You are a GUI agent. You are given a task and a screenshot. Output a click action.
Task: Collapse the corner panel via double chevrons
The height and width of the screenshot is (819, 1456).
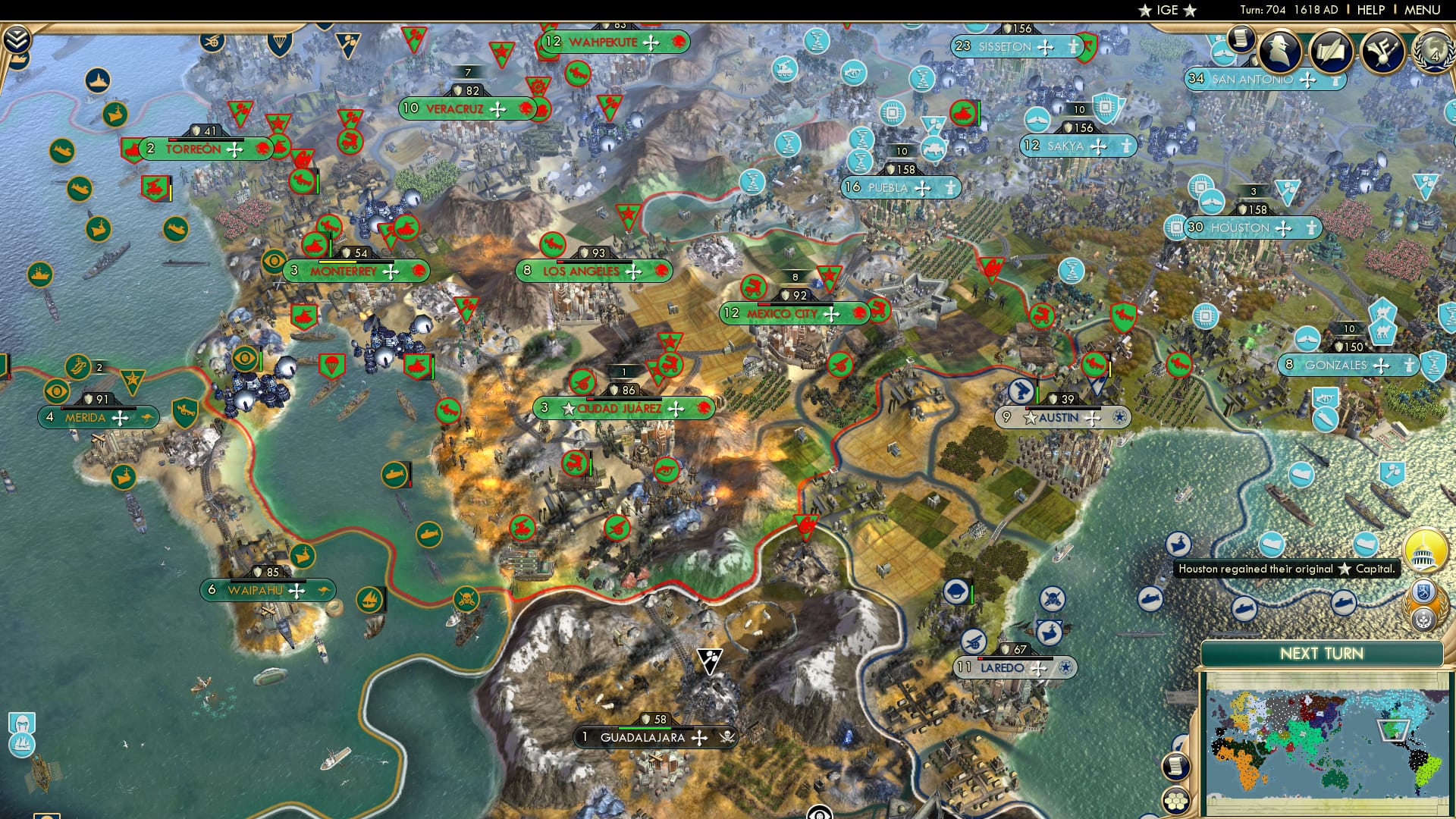point(17,38)
